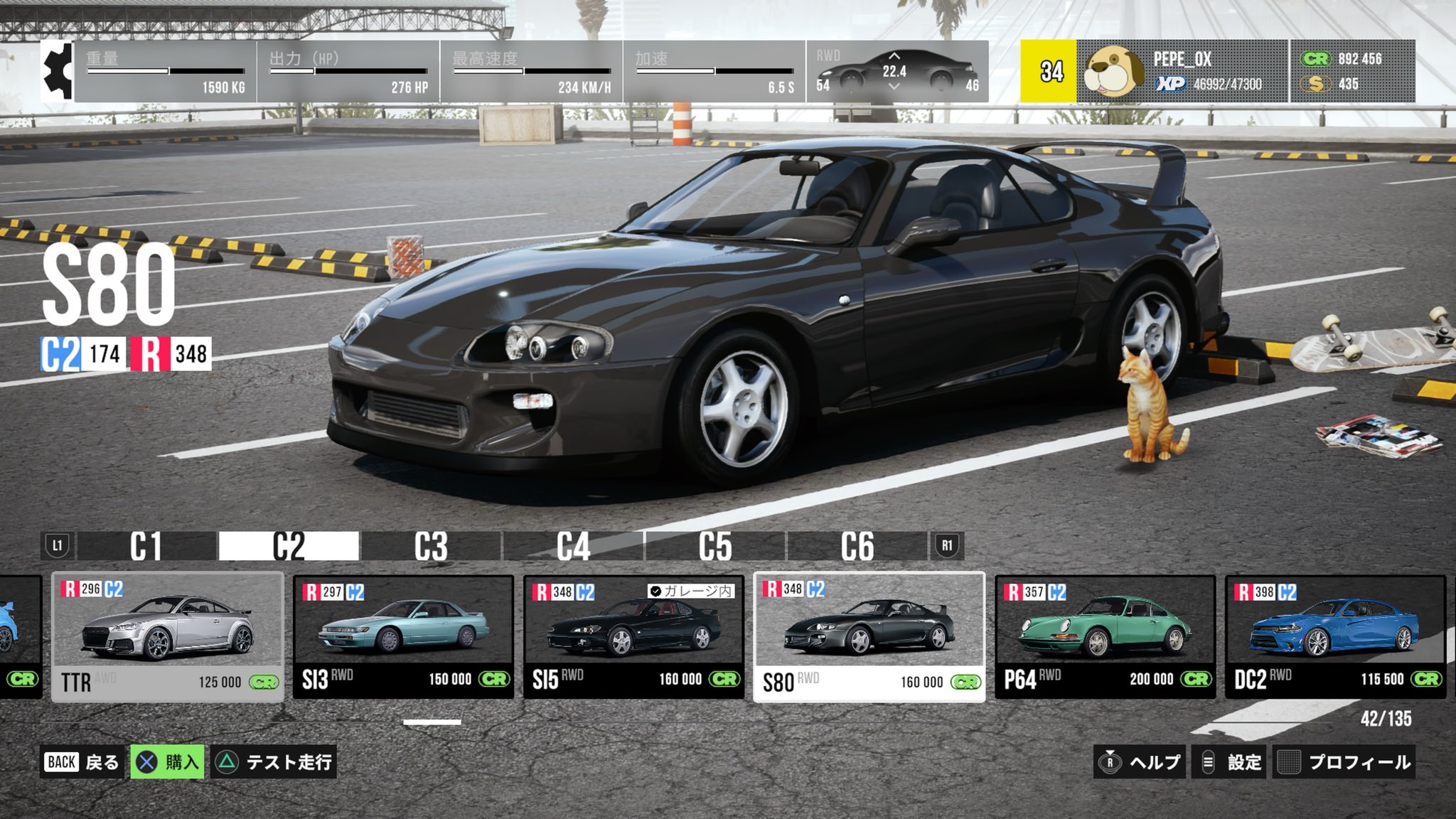Image resolution: width=1456 pixels, height=819 pixels.
Task: Open the 設定 settings option
Action: pos(1231,762)
